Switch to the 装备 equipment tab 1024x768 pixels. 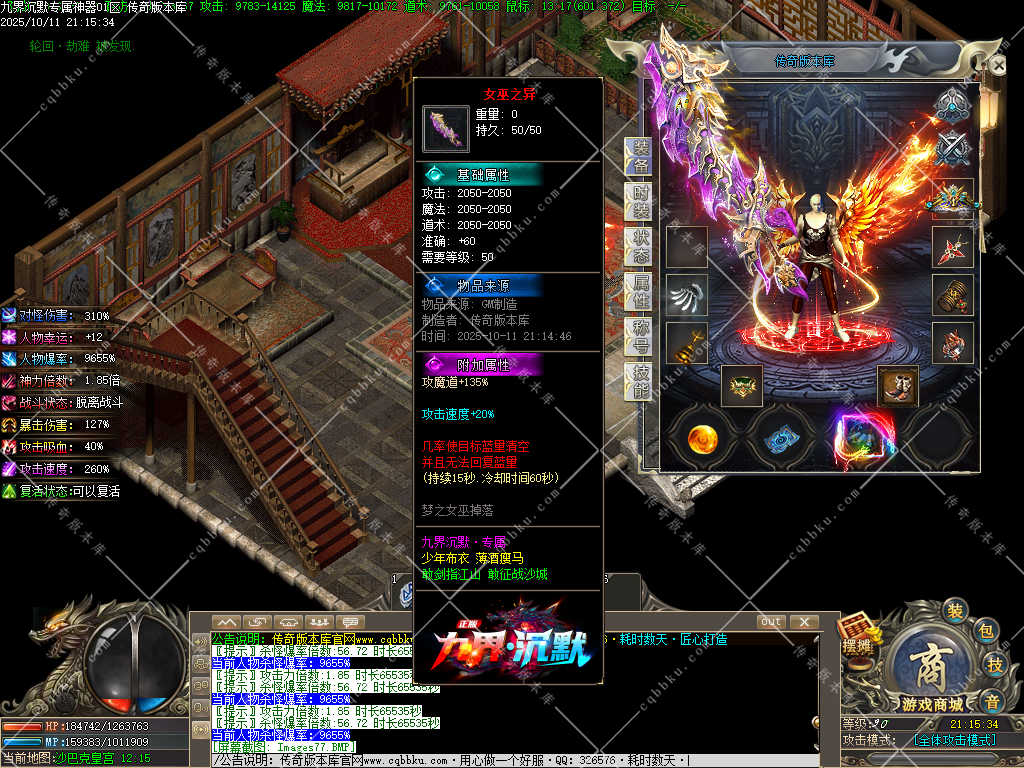point(639,155)
